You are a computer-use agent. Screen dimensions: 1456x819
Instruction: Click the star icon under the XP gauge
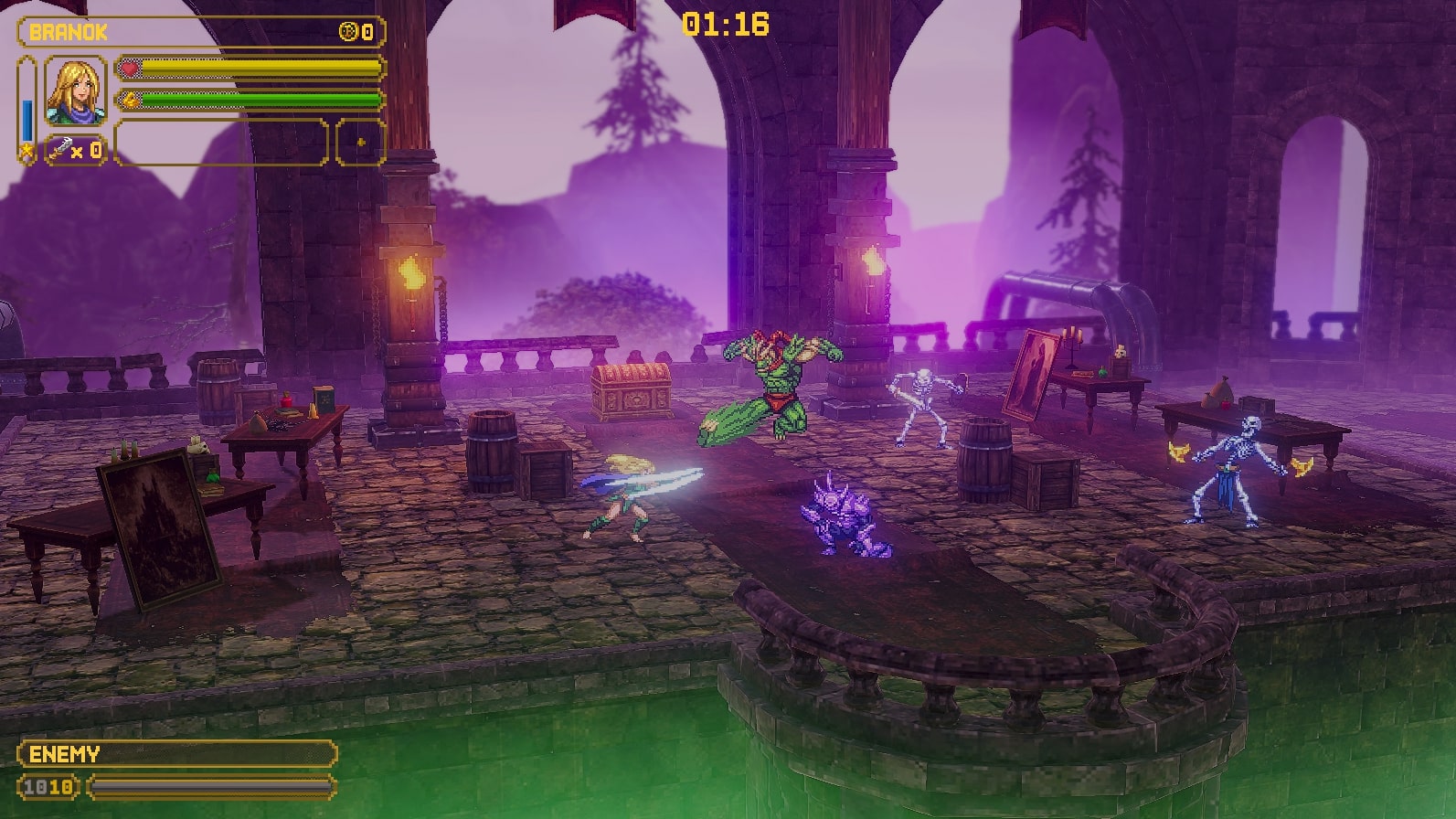pos(26,151)
